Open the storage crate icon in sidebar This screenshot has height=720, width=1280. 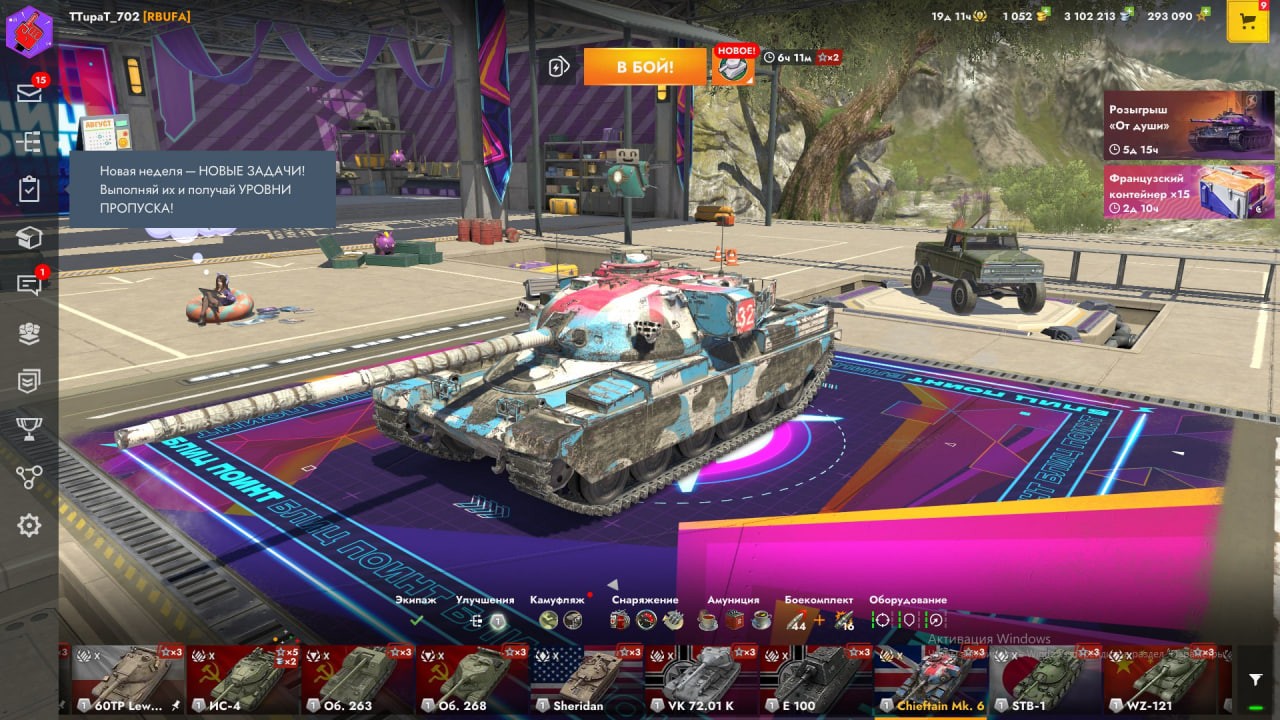click(x=29, y=237)
